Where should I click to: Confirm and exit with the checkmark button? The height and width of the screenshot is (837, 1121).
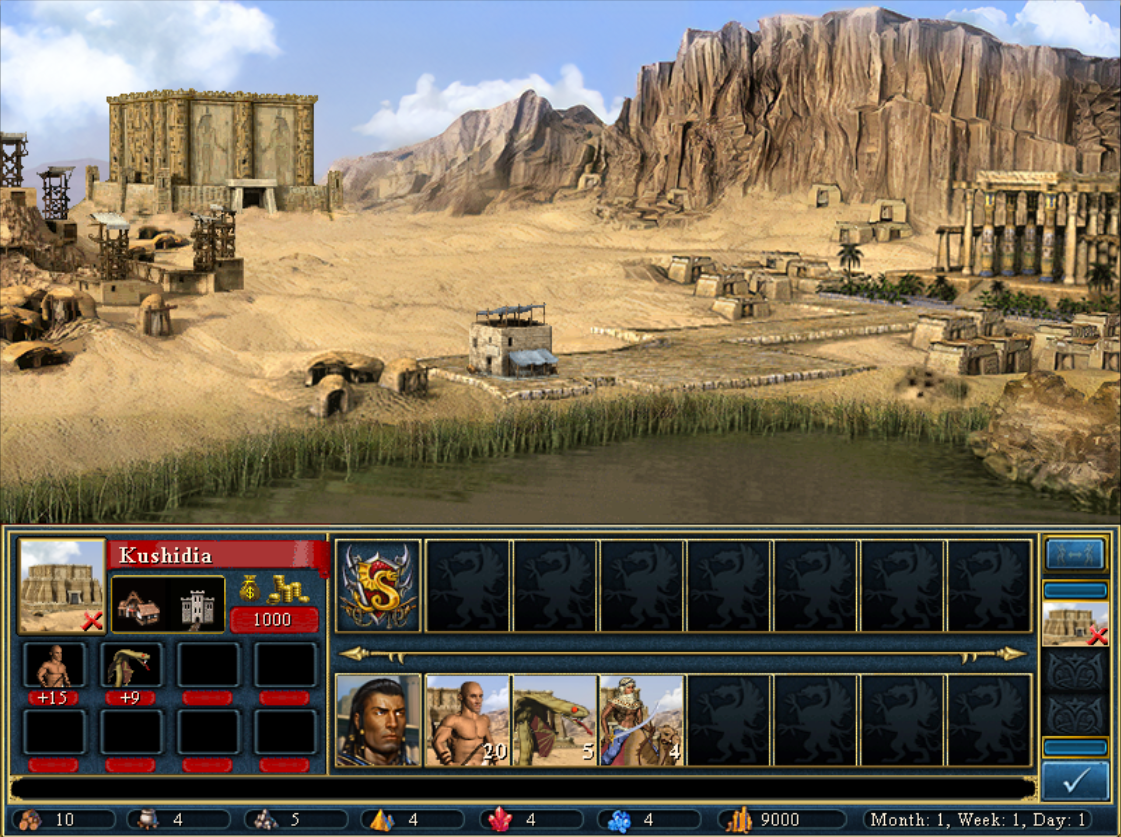tap(1075, 781)
